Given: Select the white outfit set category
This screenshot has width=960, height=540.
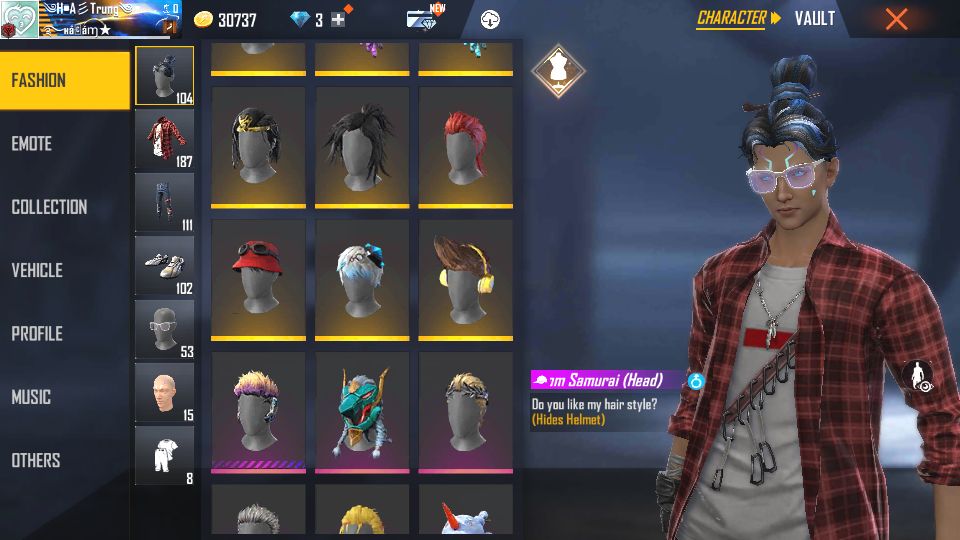Looking at the screenshot, I should tap(165, 456).
